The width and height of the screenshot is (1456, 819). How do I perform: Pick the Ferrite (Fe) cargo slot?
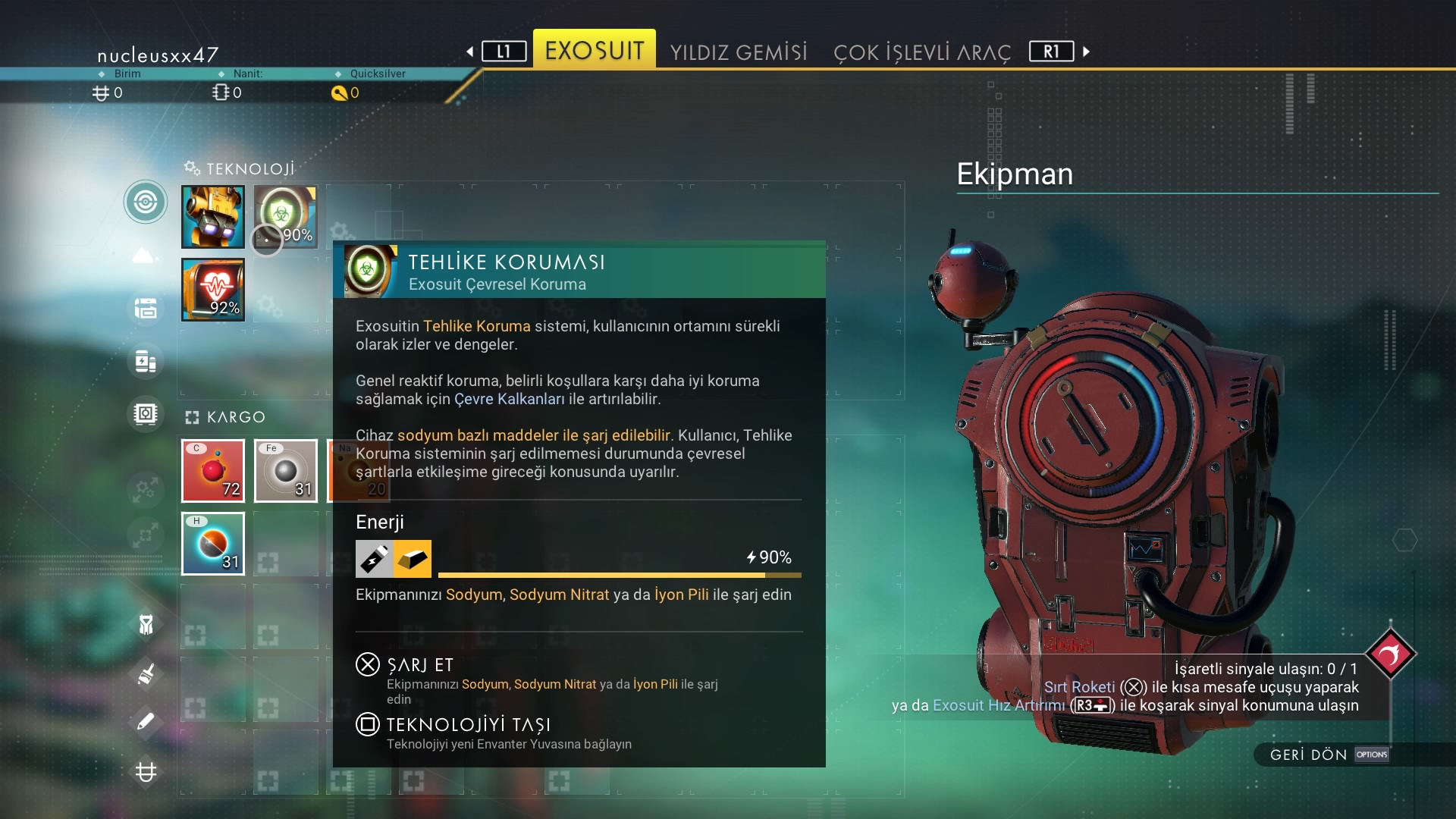click(286, 471)
